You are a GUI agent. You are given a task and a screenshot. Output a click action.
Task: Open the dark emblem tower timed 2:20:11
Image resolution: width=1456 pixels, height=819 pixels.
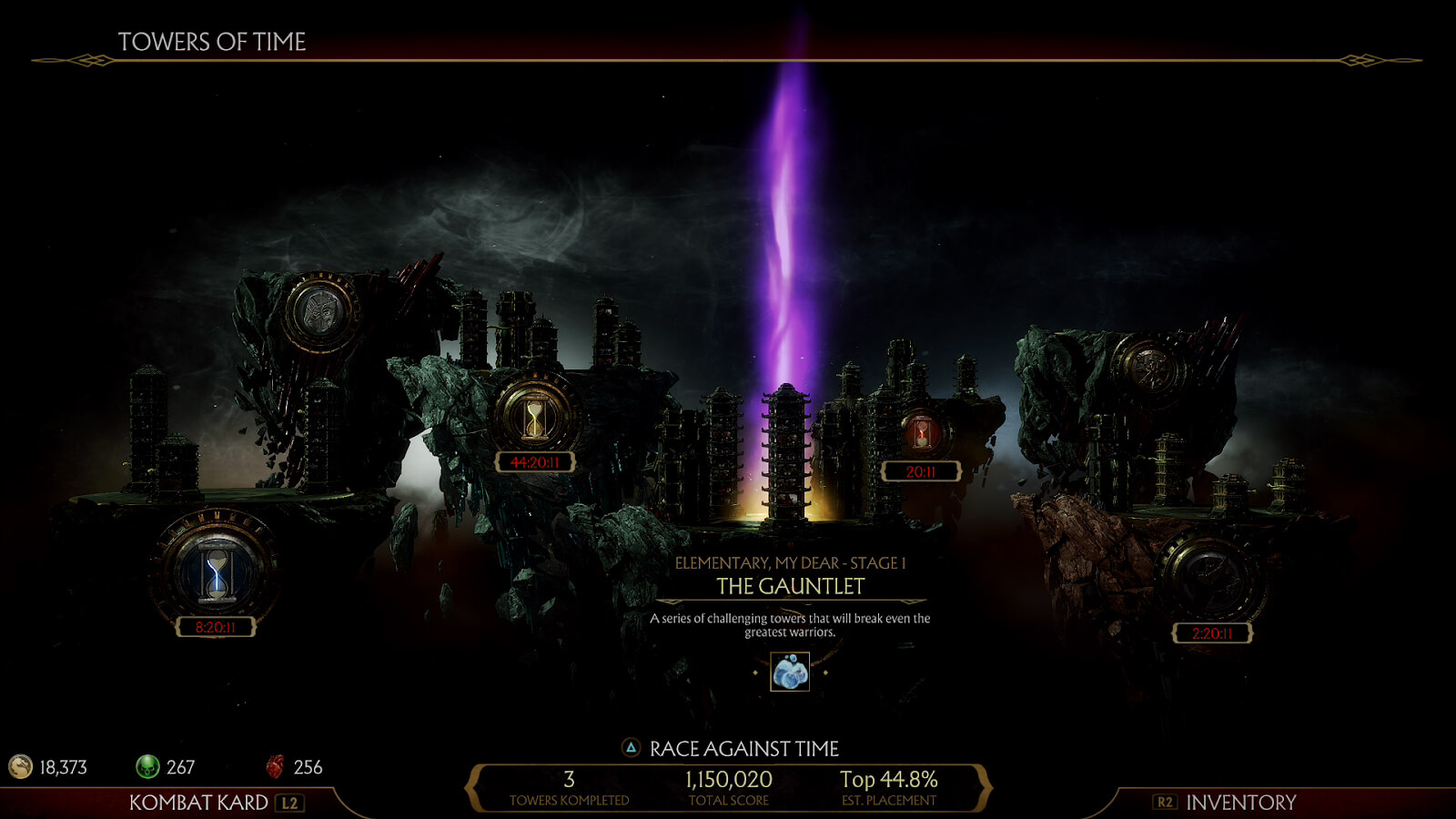(1211, 579)
